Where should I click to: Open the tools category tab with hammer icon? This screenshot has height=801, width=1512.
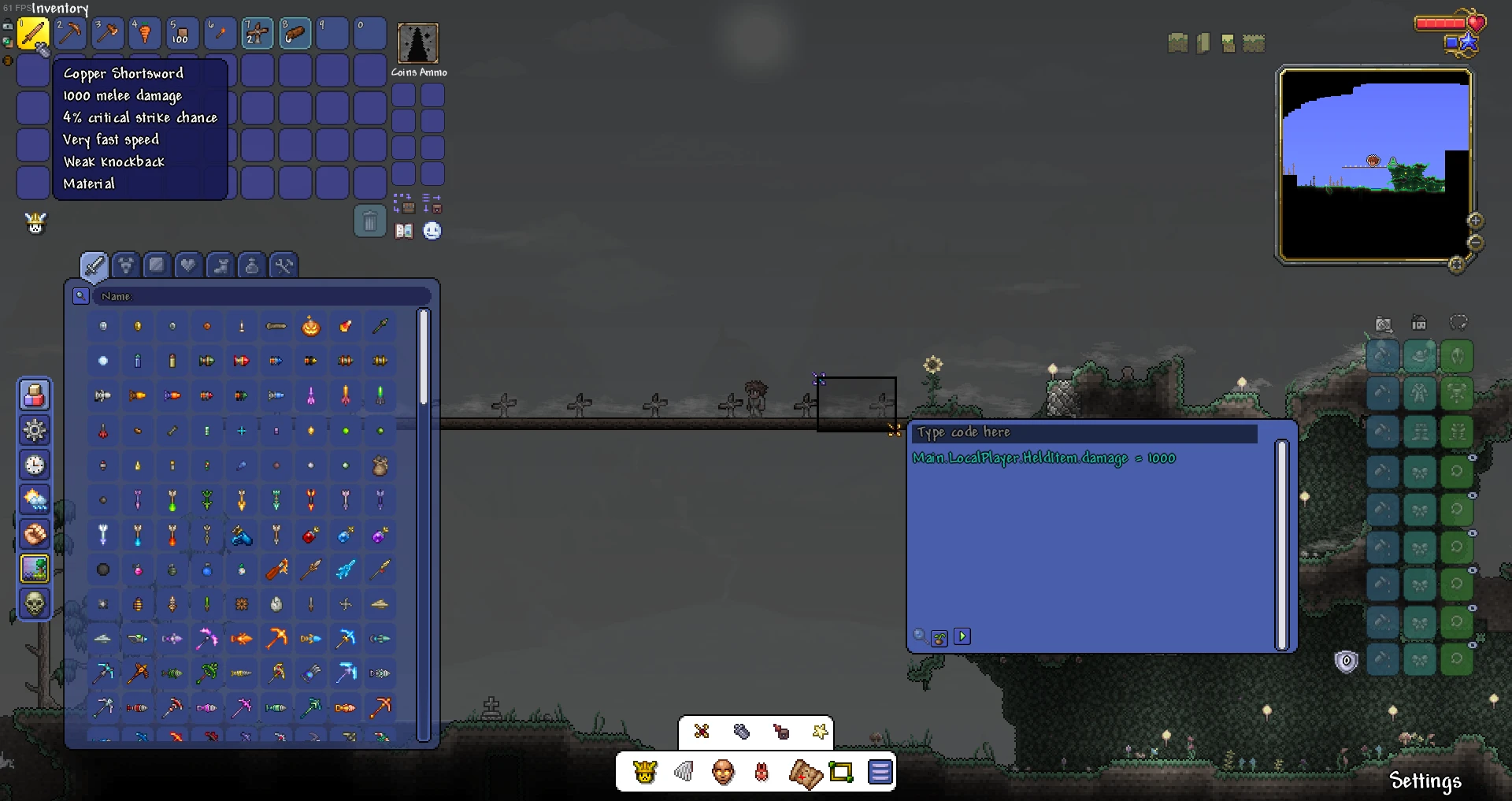(283, 265)
